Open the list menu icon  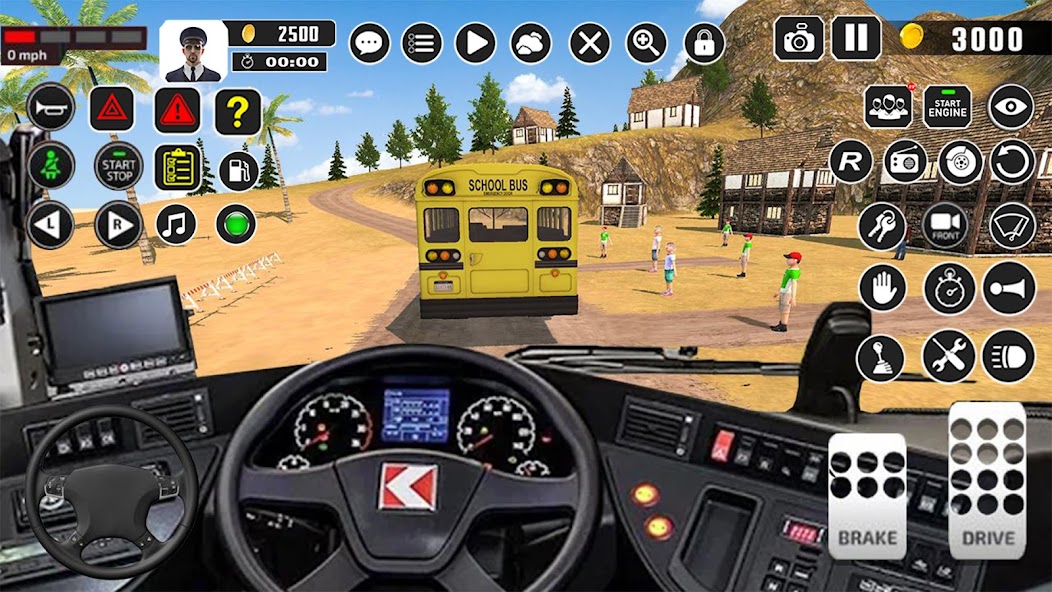(422, 43)
